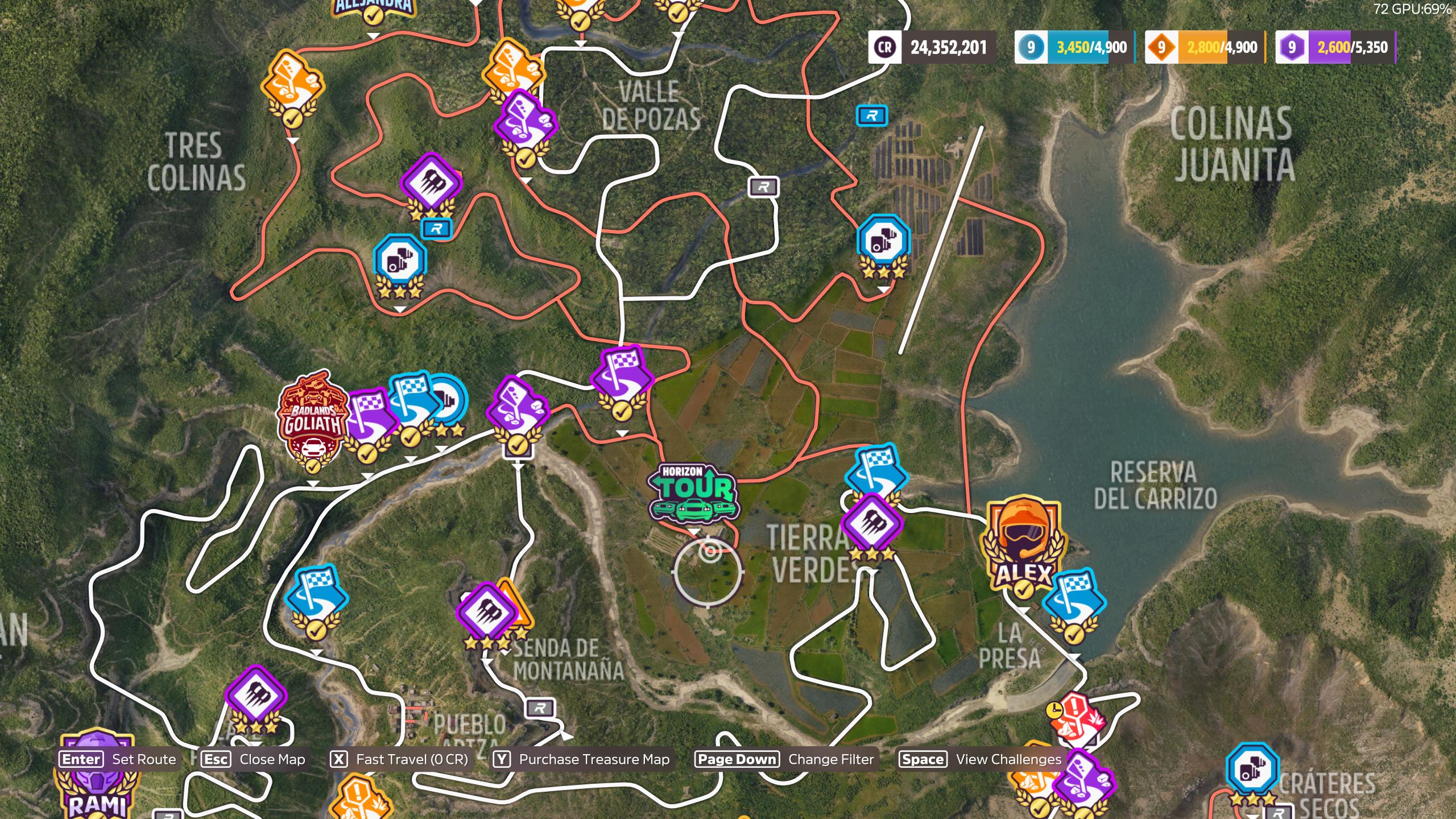Open the Change Filter option
The image size is (1456, 819).
click(785, 759)
